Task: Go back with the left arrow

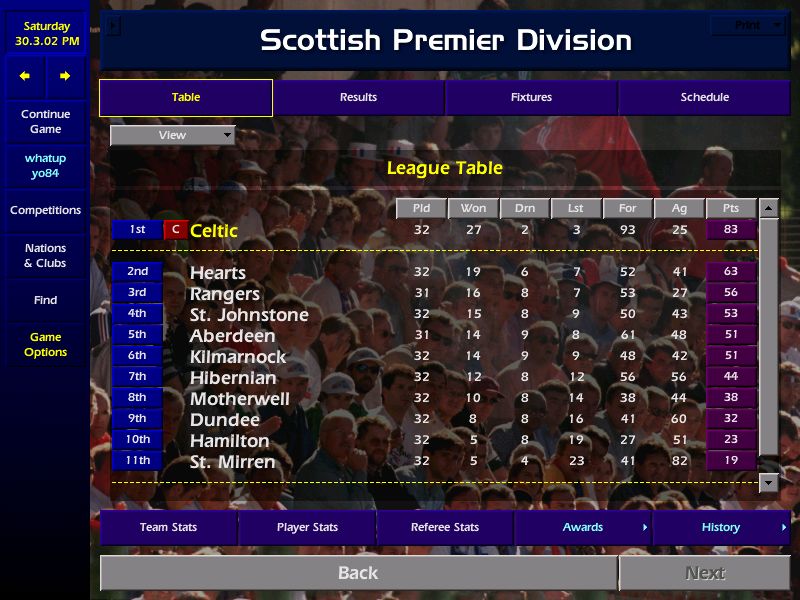Action: pyautogui.click(x=25, y=76)
